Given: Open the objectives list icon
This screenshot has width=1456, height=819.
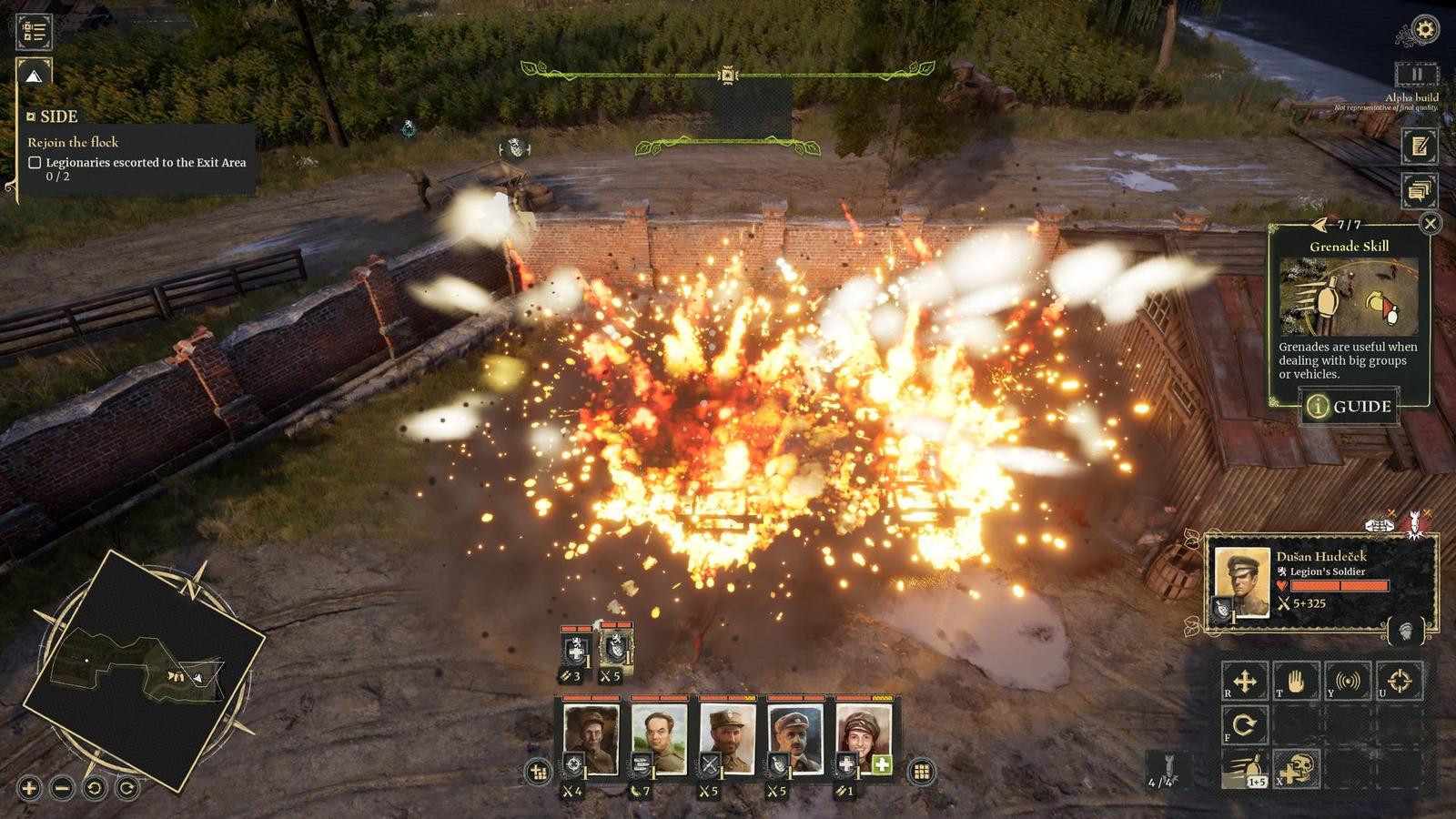Looking at the screenshot, I should [x=35, y=31].
